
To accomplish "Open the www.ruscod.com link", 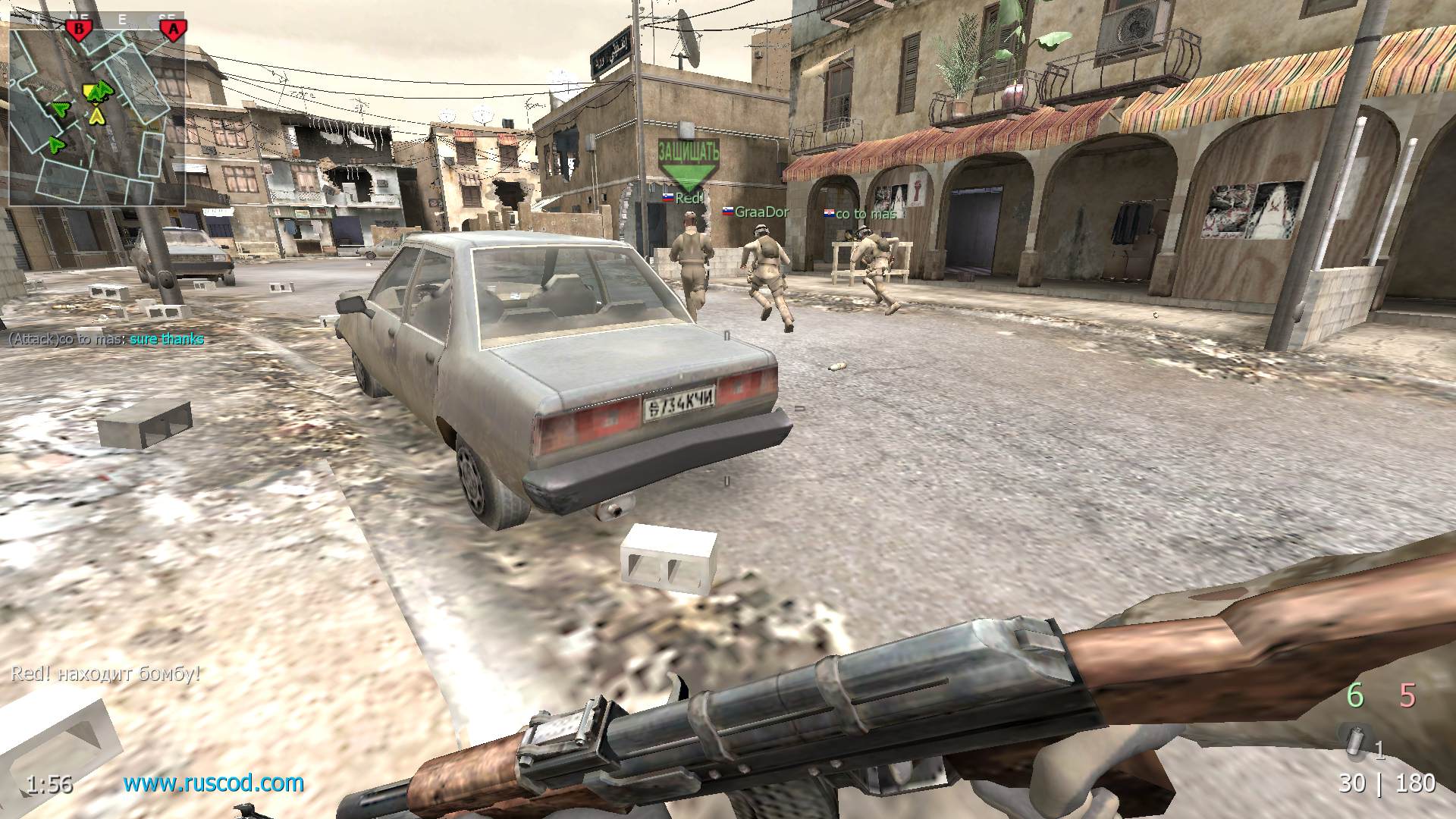I will [x=214, y=783].
